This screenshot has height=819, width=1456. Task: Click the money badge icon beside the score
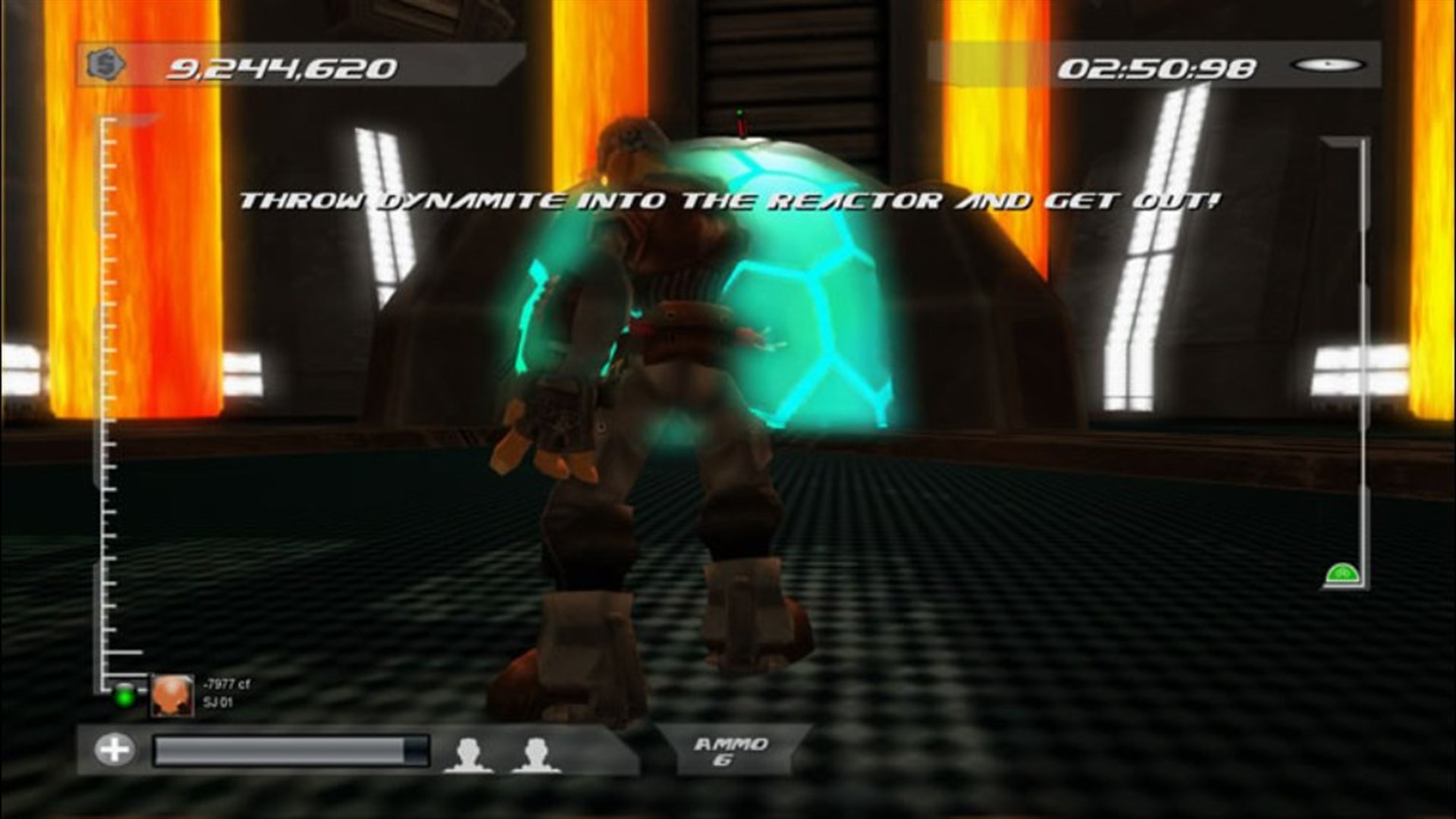[x=105, y=64]
